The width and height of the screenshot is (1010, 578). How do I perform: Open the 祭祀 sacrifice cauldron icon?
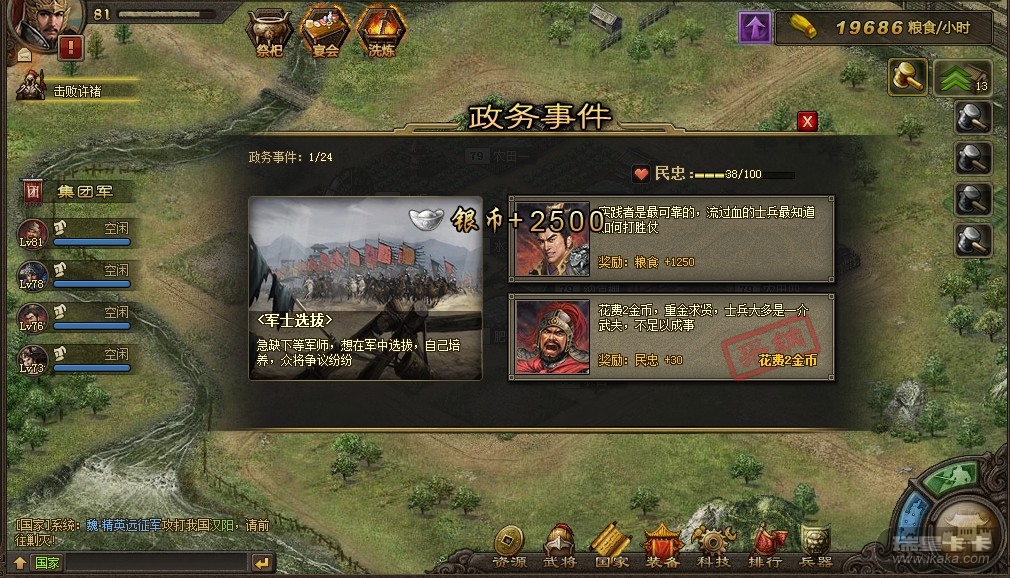pos(269,28)
